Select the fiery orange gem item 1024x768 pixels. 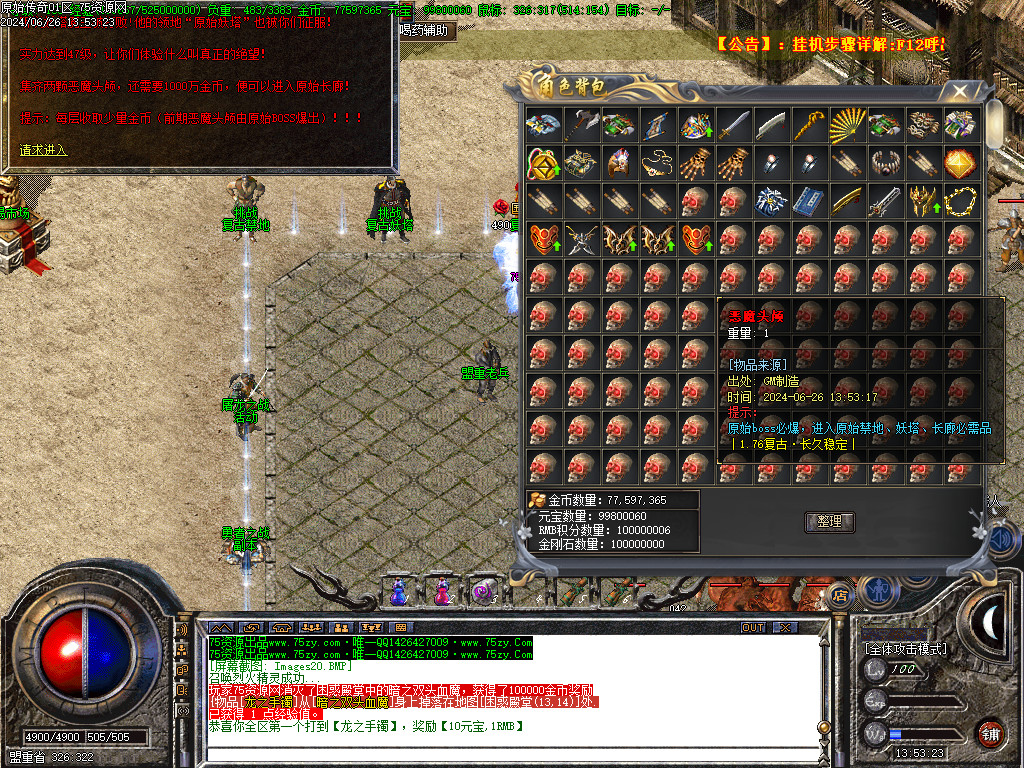[960, 163]
